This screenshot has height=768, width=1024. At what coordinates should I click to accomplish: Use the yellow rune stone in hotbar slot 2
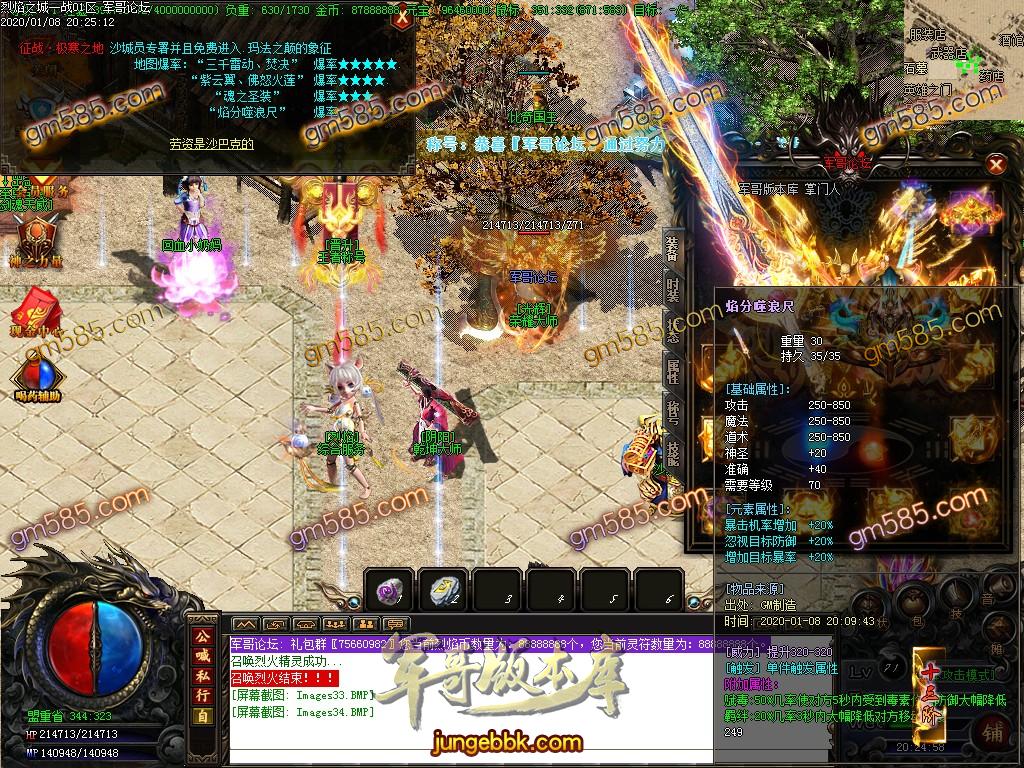click(442, 590)
